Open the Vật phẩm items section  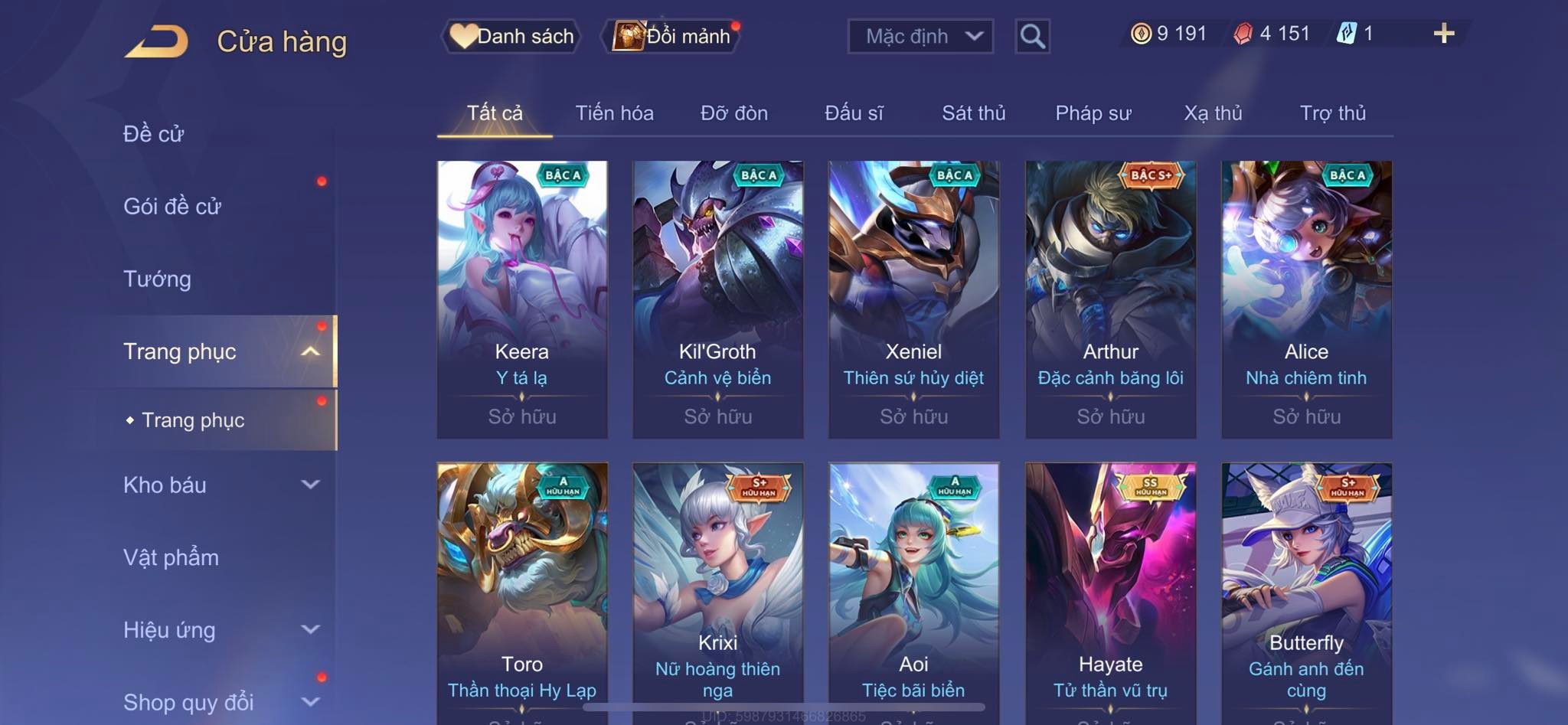[171, 557]
